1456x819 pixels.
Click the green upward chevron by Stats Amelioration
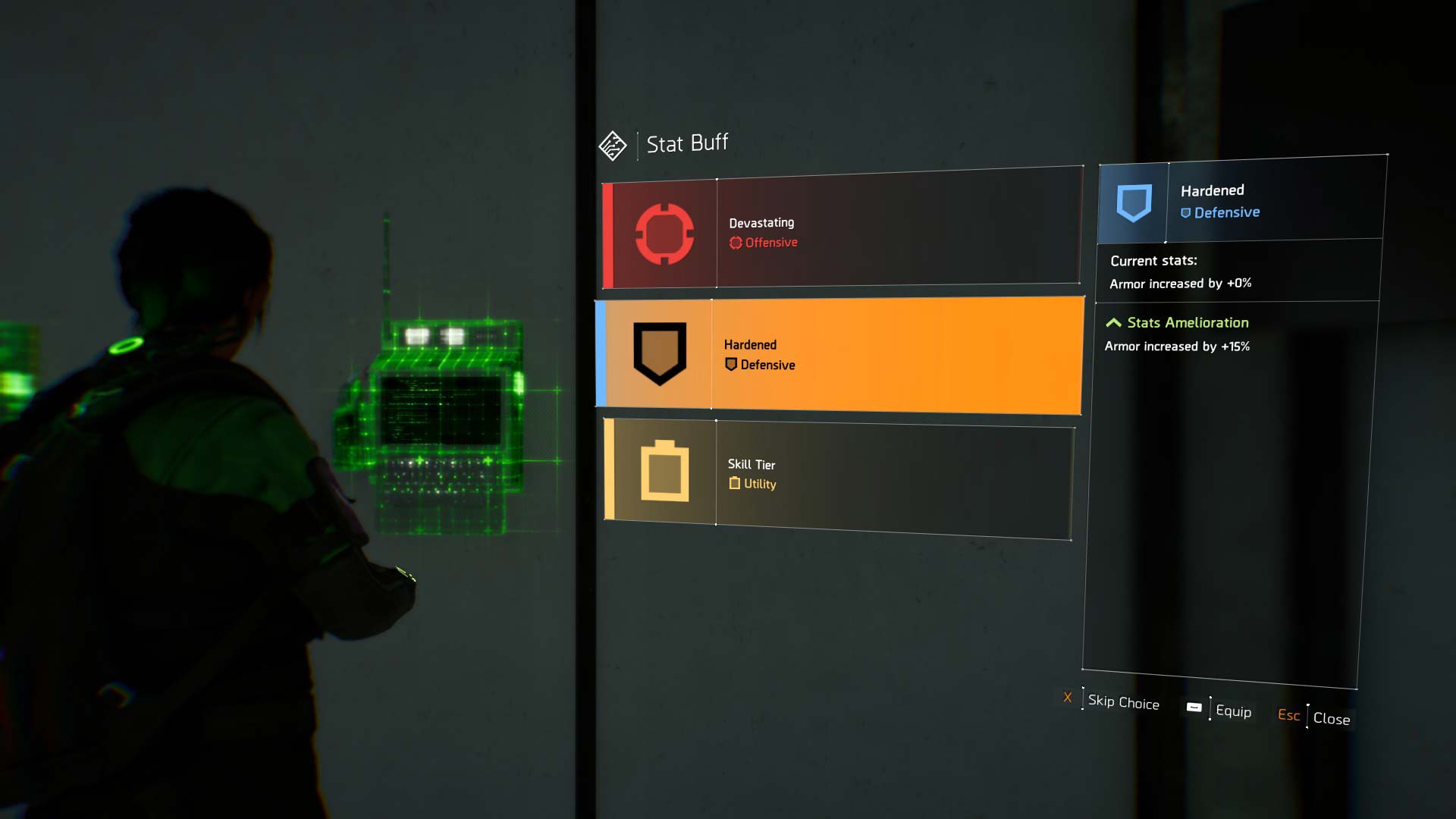[x=1113, y=322]
